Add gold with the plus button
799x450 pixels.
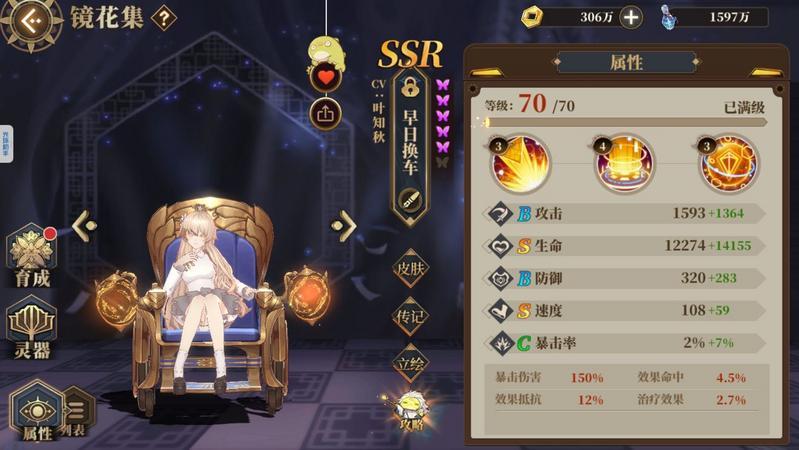tap(631, 16)
